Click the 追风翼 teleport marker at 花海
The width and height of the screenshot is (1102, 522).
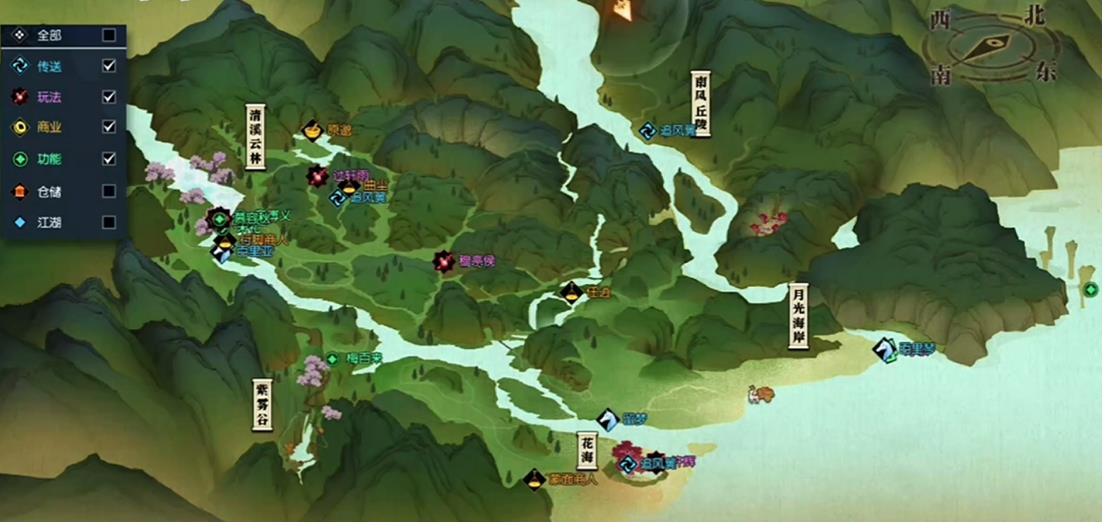(628, 463)
